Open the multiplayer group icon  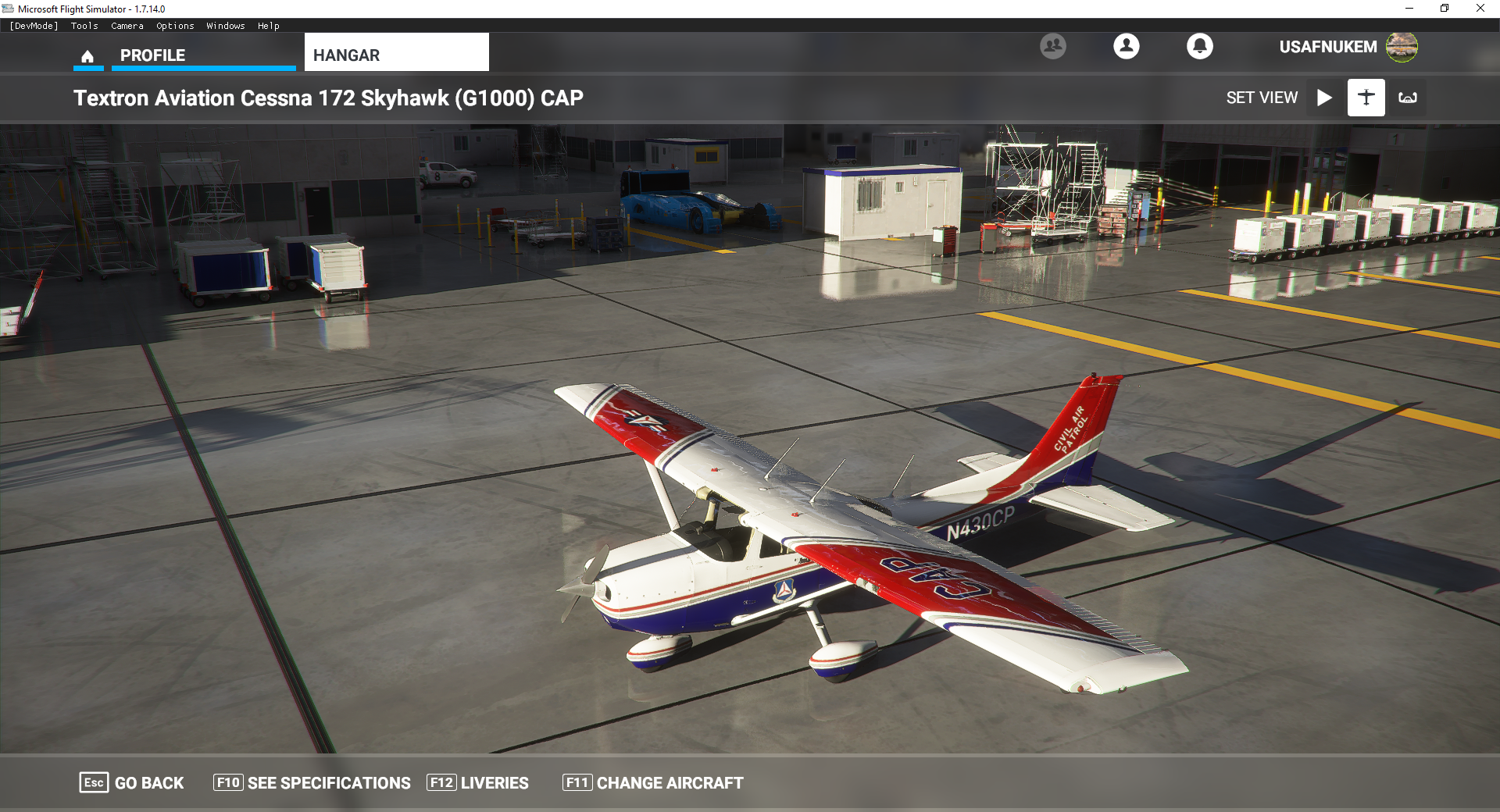(1052, 46)
